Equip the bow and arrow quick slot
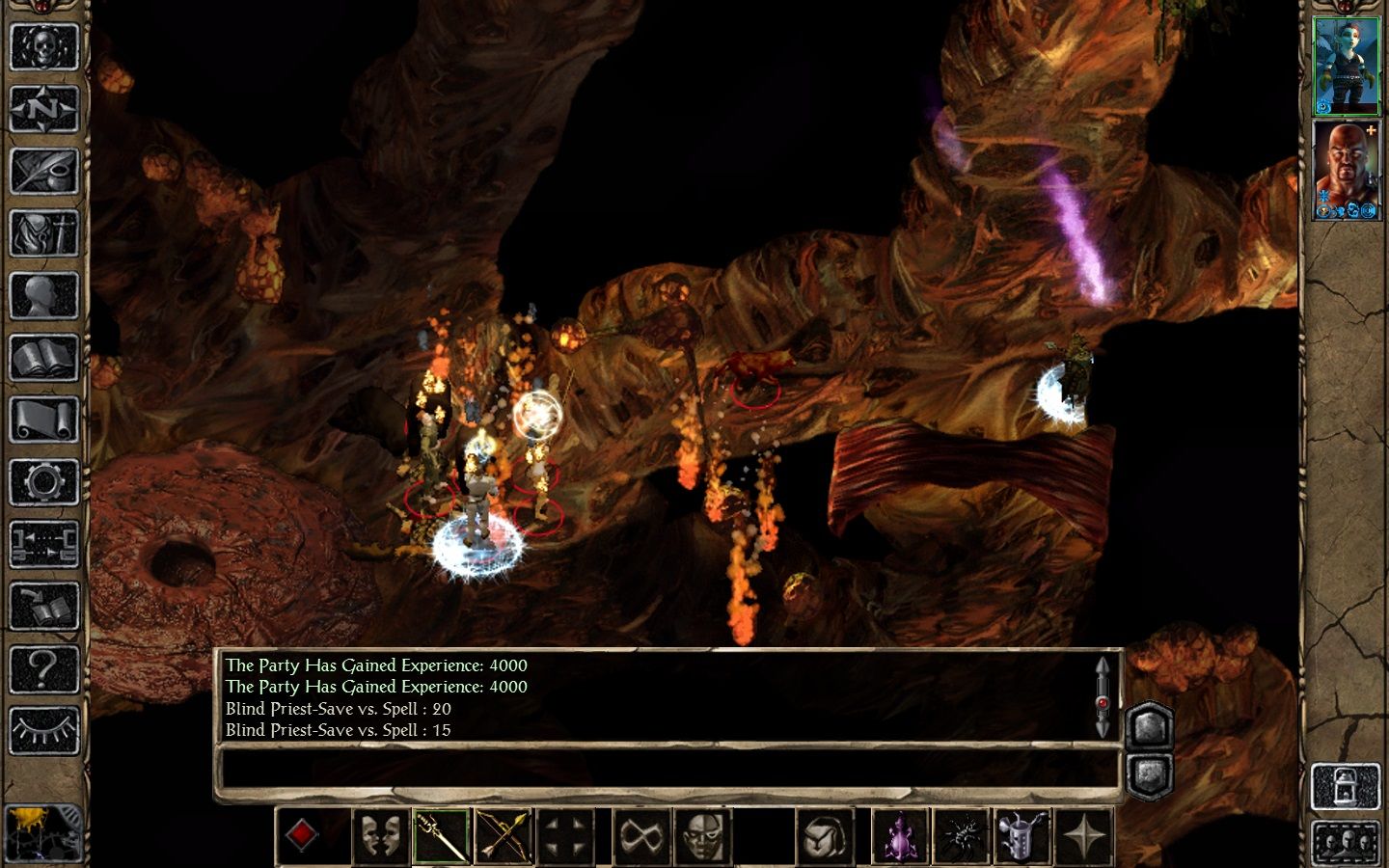Screen dimensions: 1389x868 (504, 835)
